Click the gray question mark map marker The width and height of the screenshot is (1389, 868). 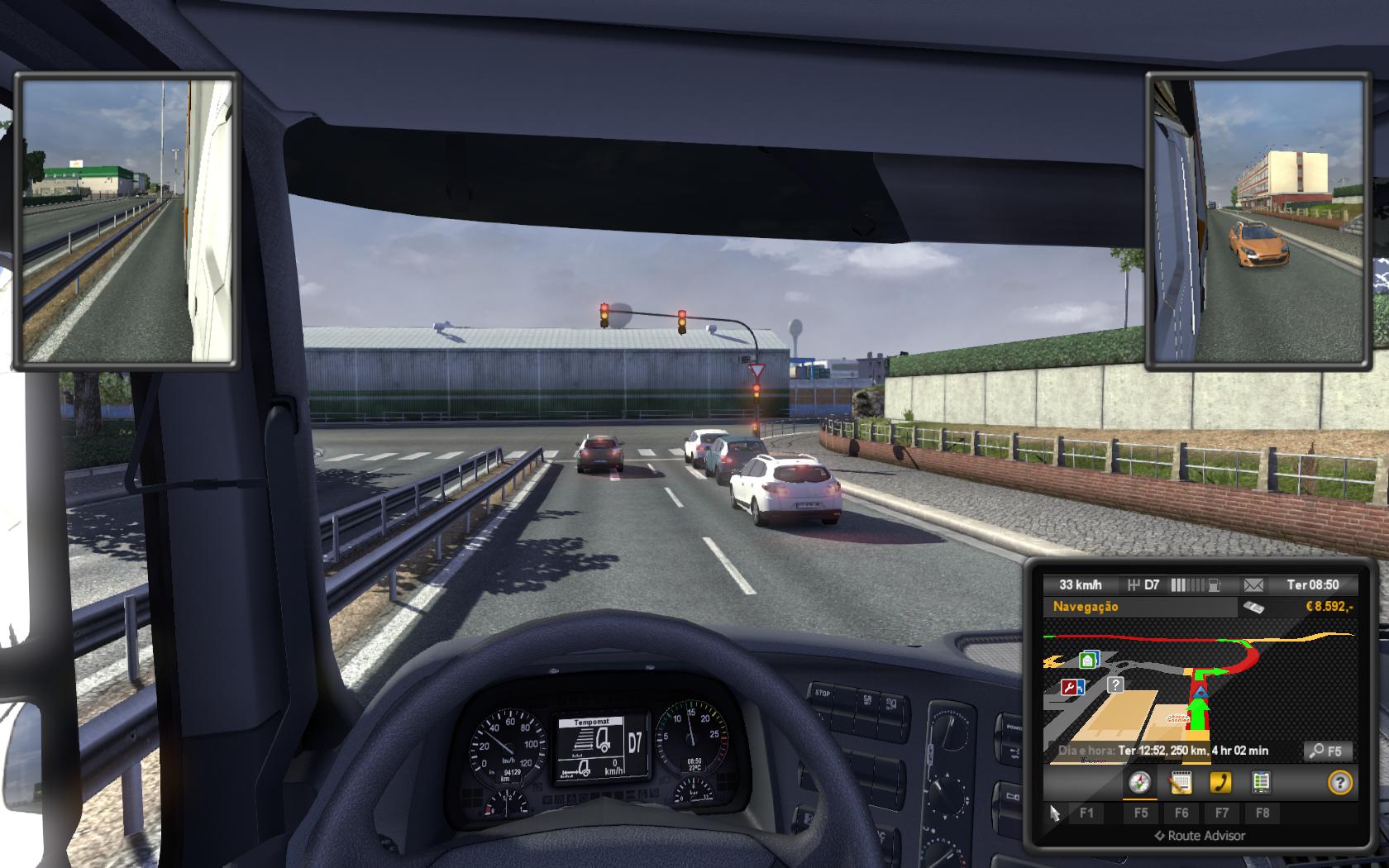coord(1115,684)
